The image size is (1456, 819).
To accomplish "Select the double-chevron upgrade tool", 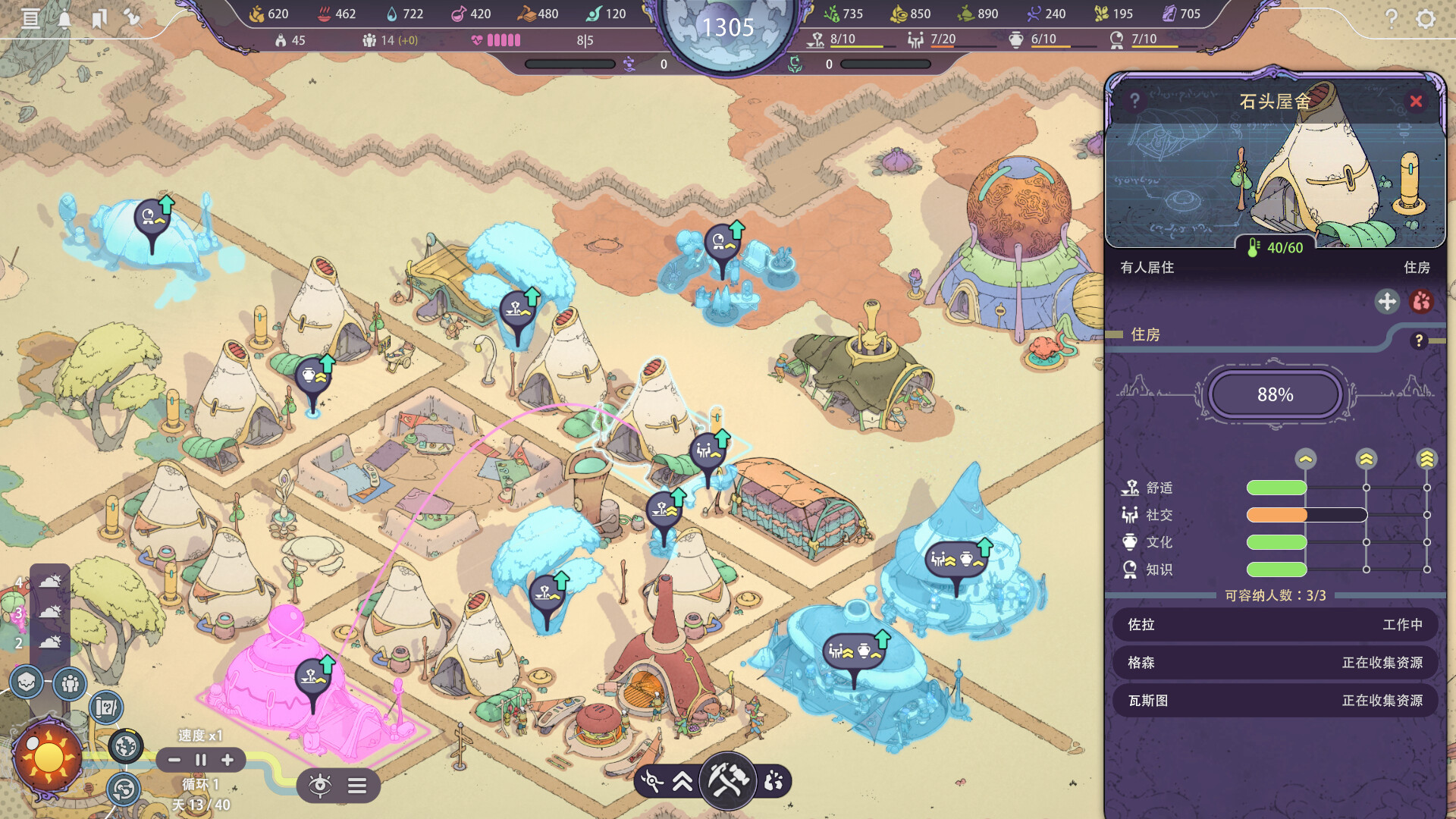I will click(682, 781).
